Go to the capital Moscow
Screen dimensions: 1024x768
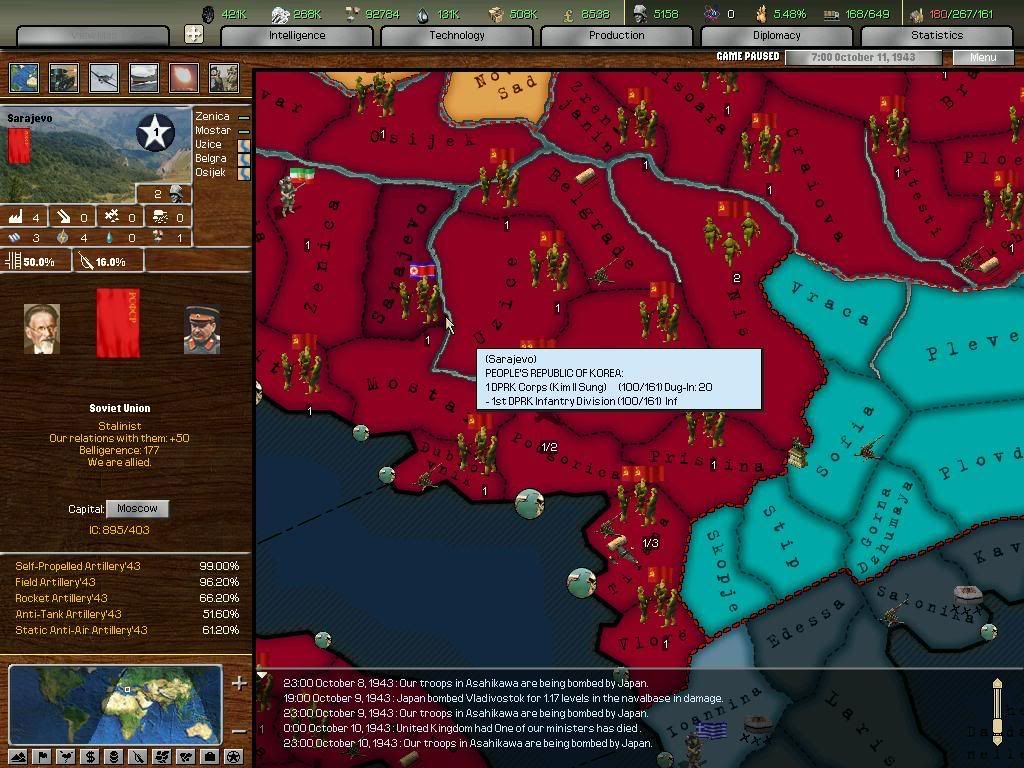pyautogui.click(x=137, y=508)
